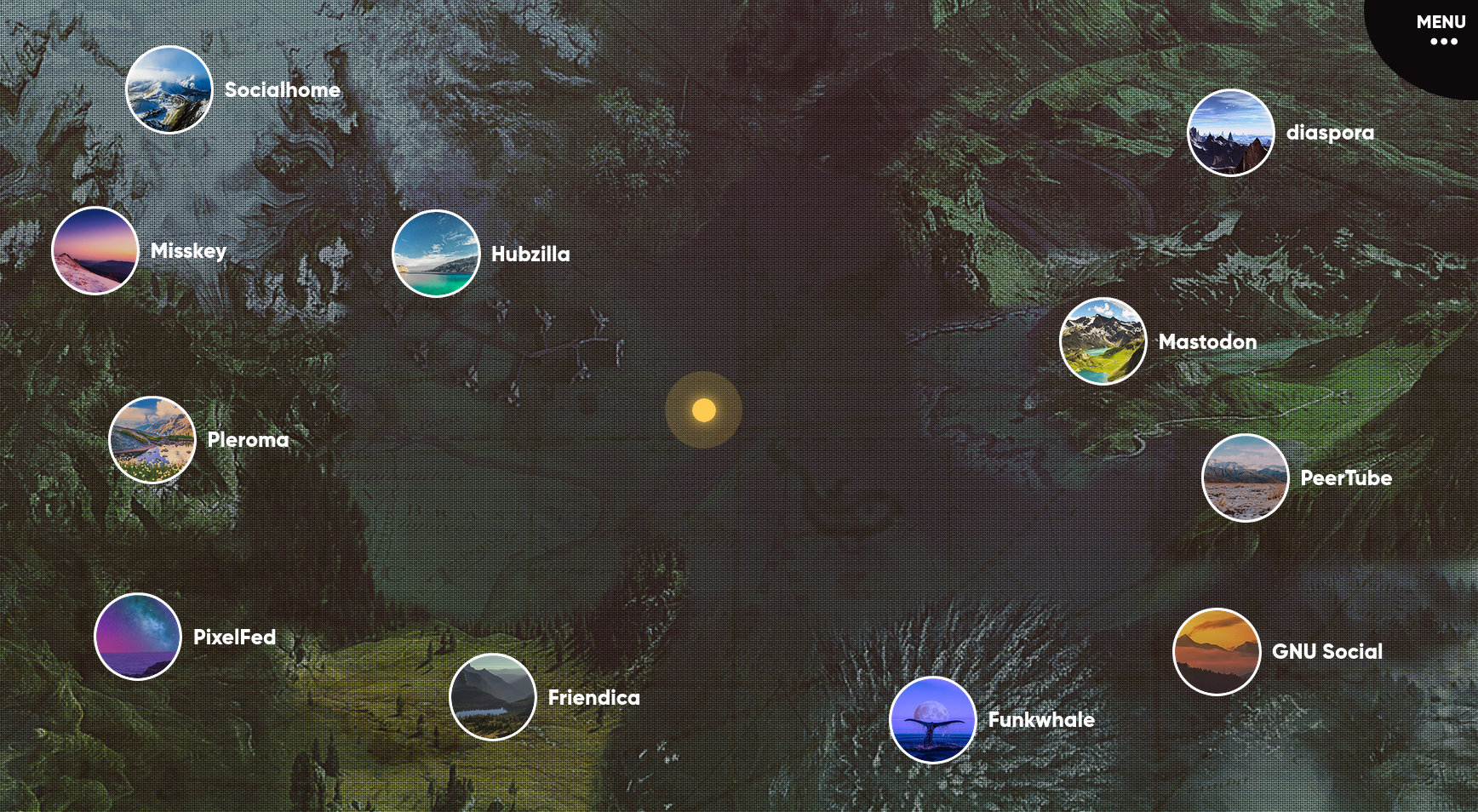Select the Socialhome planet
1478x812 pixels.
[169, 90]
